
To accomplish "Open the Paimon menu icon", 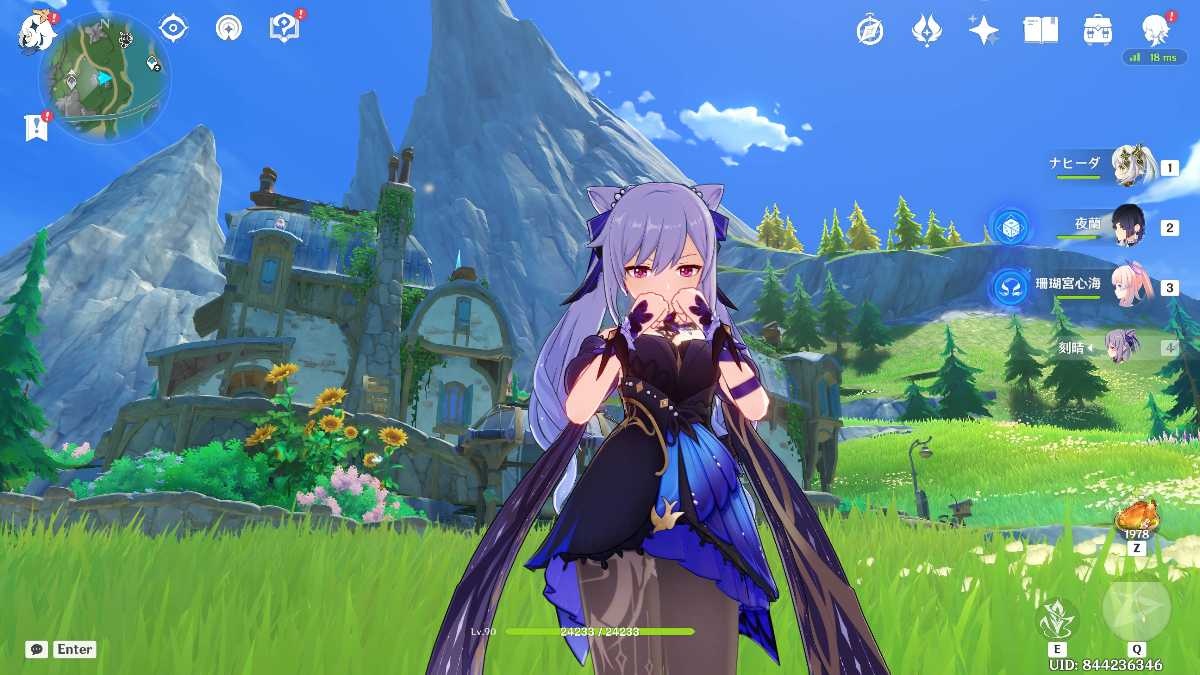I will click(x=36, y=31).
